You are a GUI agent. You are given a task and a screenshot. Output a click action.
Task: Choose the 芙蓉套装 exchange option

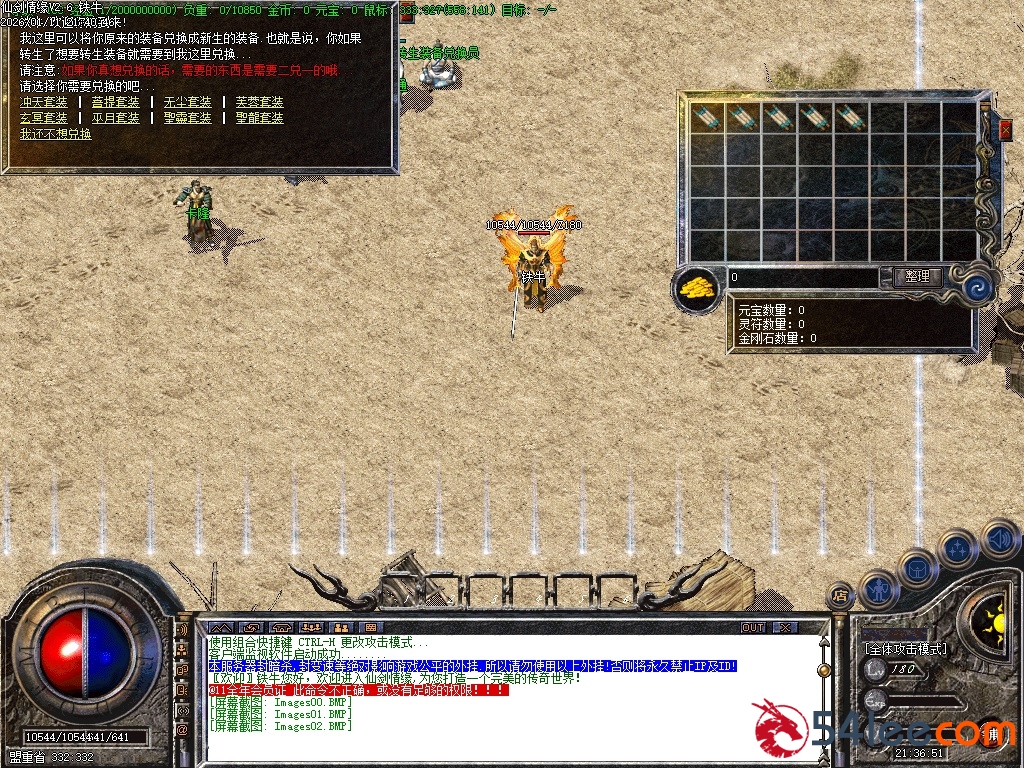[x=260, y=102]
